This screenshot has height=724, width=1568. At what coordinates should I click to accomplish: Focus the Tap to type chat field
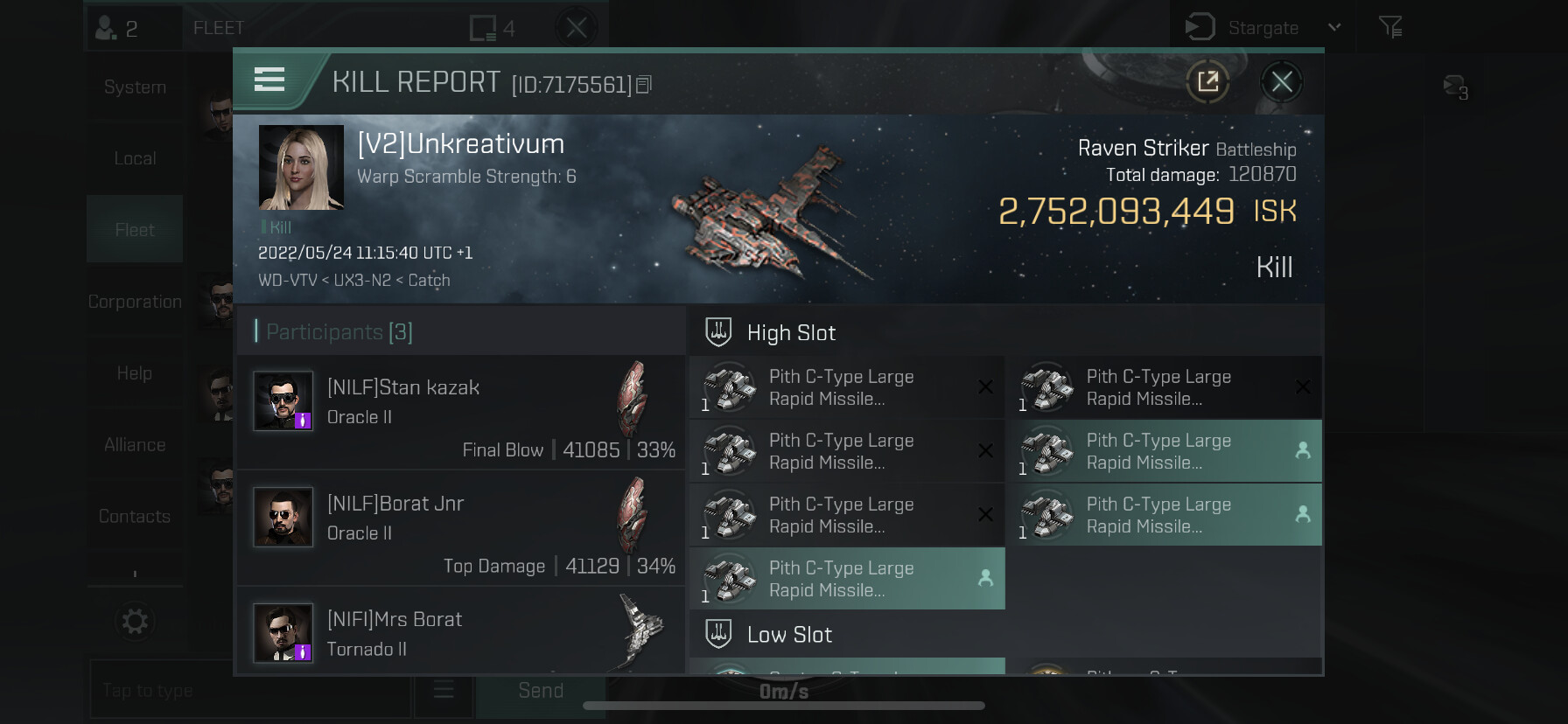249,691
